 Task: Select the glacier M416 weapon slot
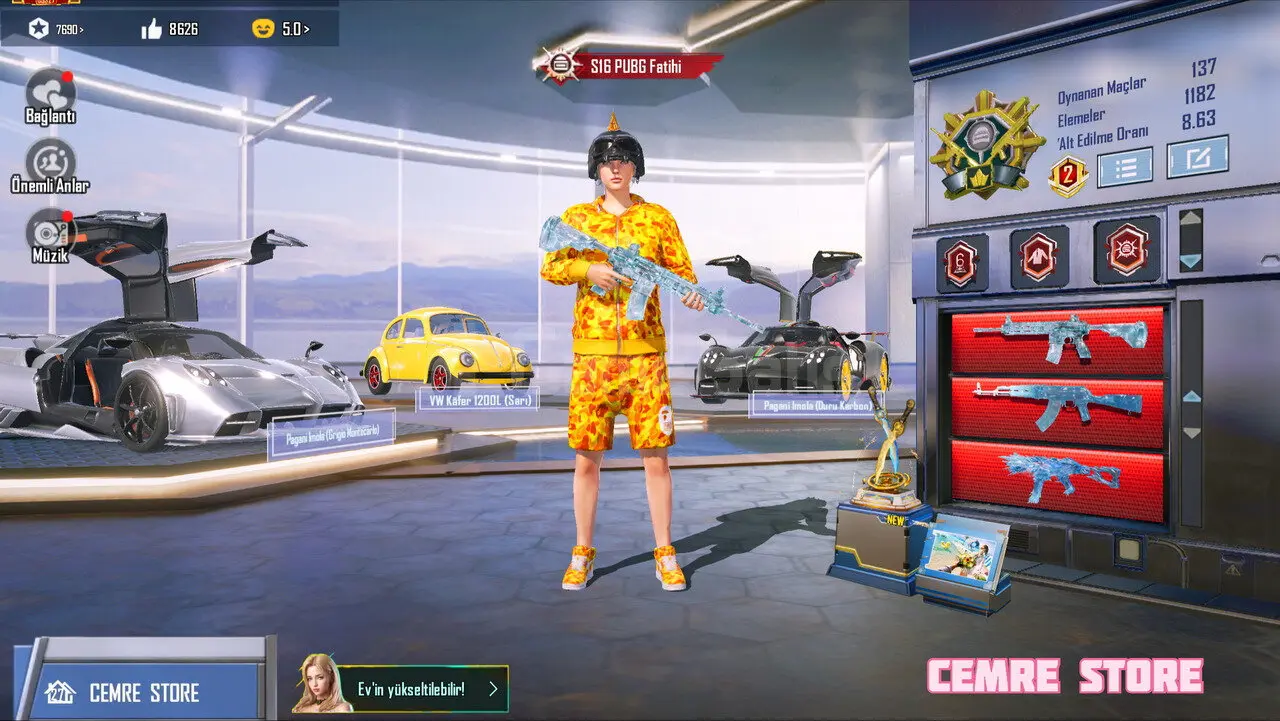(x=1057, y=340)
